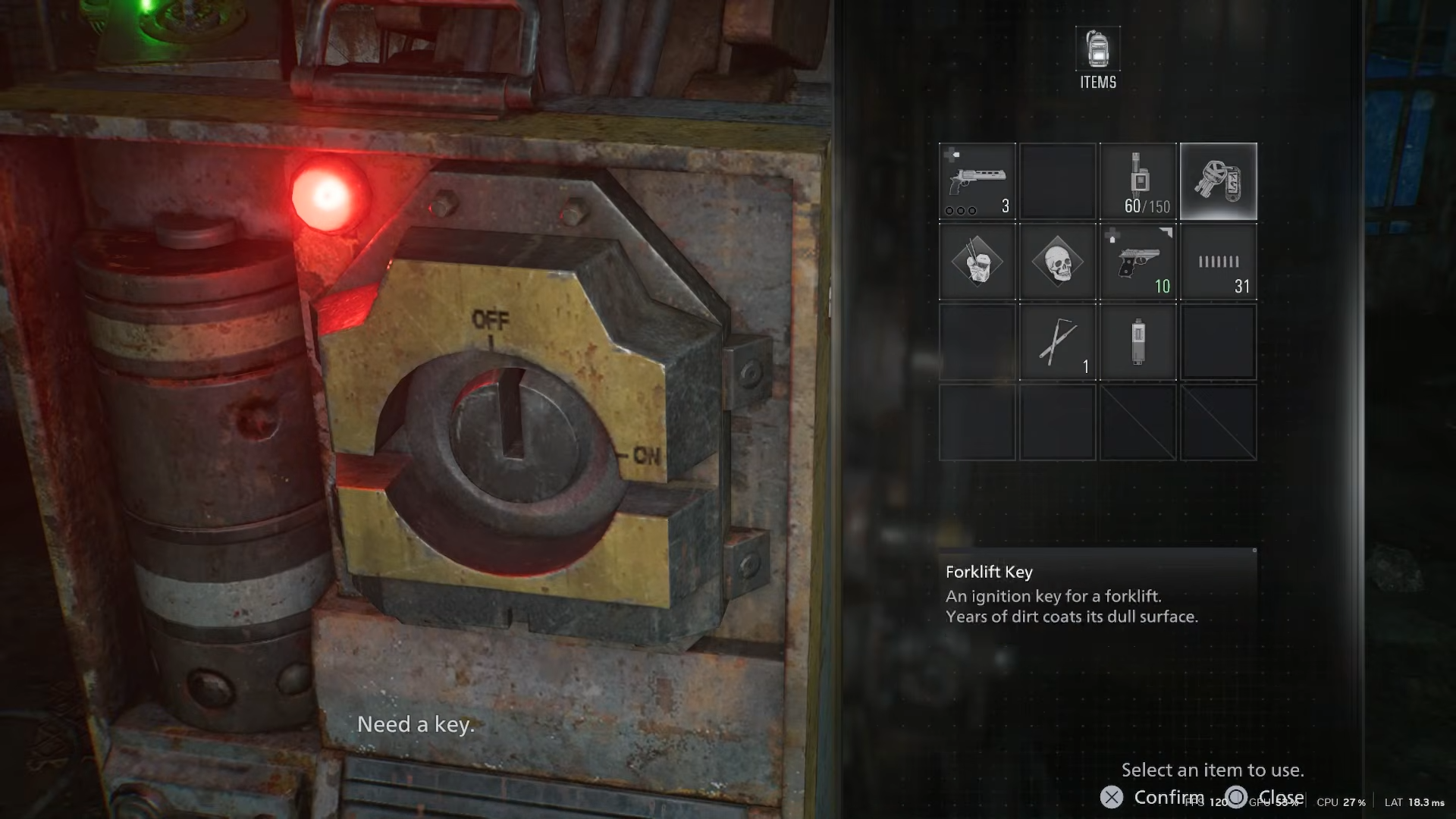1456x819 pixels.
Task: Select the handgun with 10 rounds
Action: [x=1138, y=262]
